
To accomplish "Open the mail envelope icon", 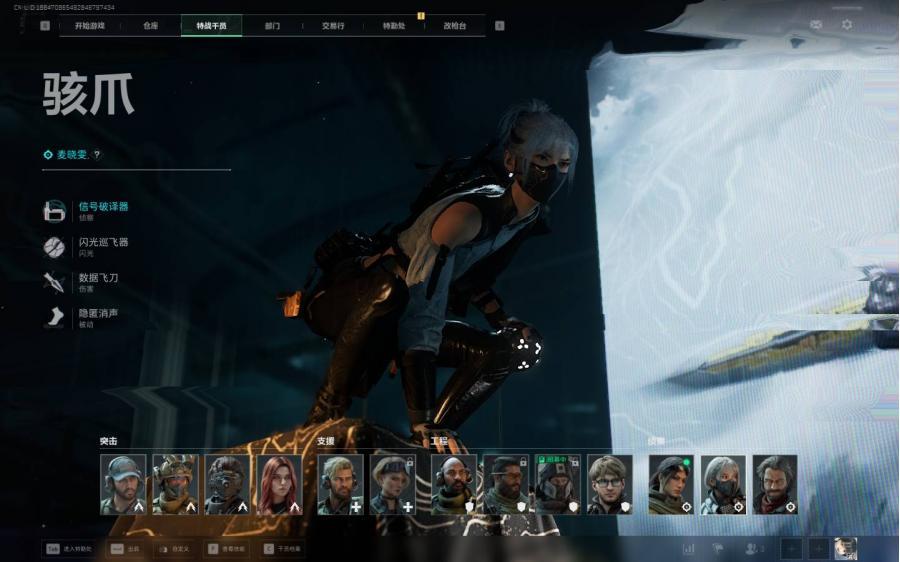I will coord(816,24).
